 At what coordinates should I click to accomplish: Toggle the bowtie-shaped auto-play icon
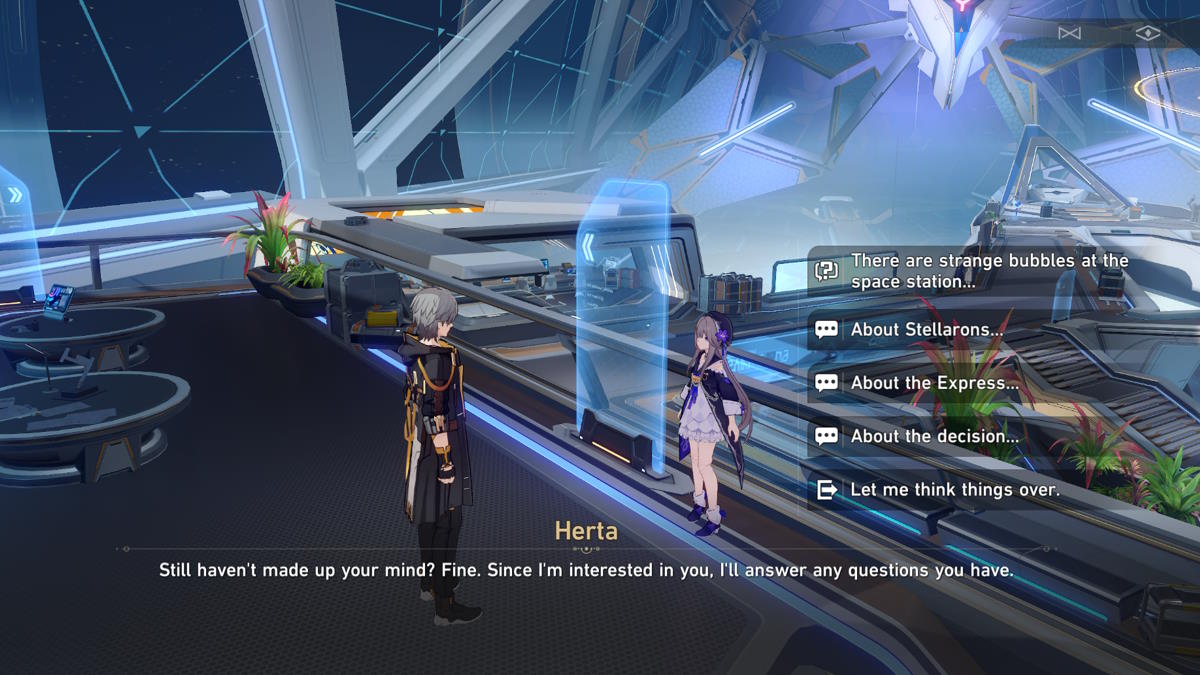(x=1069, y=33)
